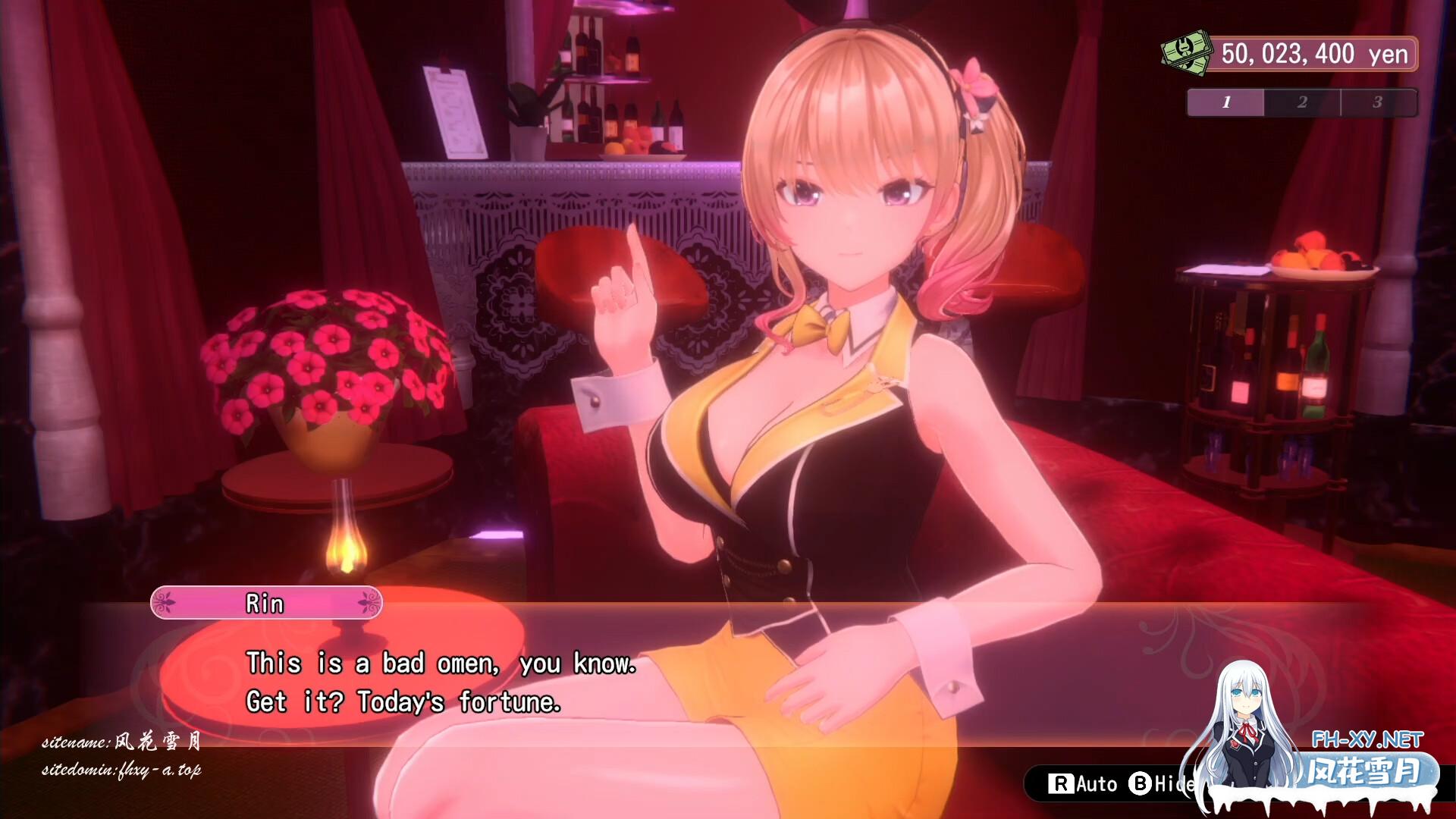This screenshot has height=819, width=1456.
Task: Switch to the segment numbered 2
Action: [1302, 102]
